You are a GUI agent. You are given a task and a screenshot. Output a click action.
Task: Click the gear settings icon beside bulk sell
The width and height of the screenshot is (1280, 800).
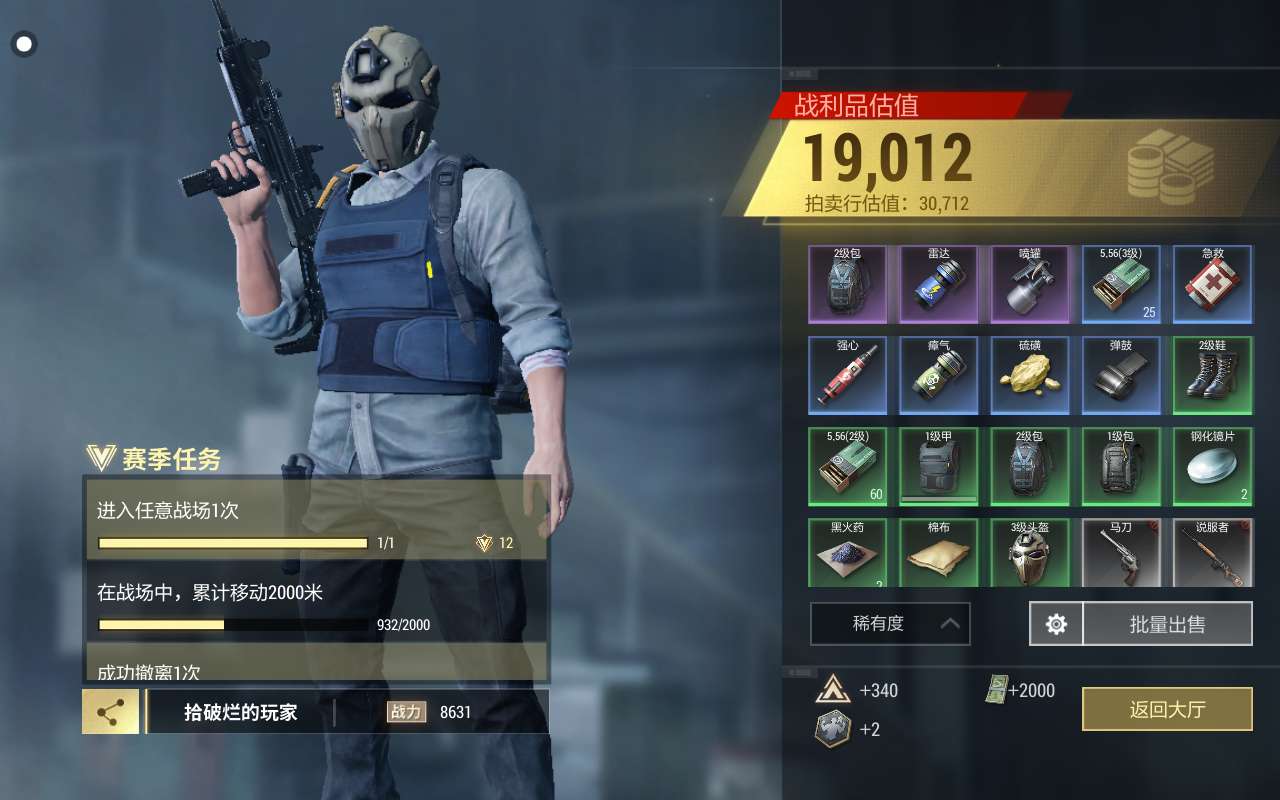pyautogui.click(x=1056, y=624)
